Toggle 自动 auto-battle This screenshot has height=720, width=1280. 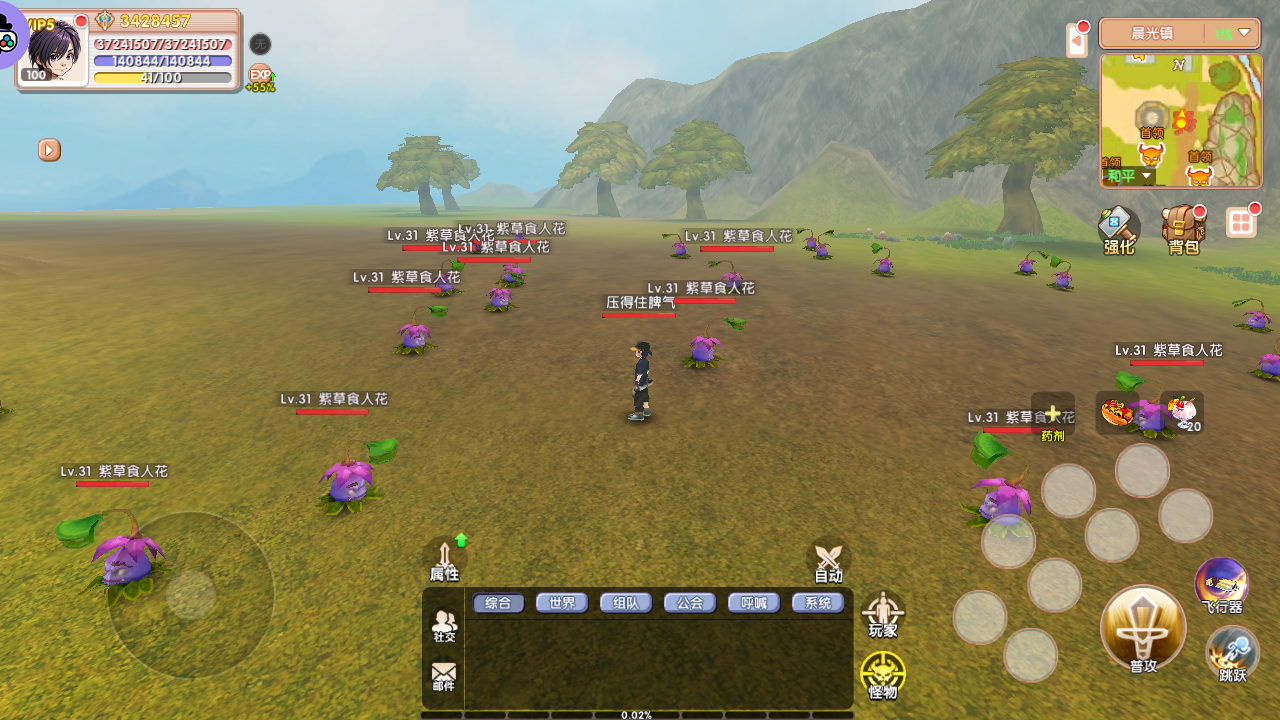(828, 562)
